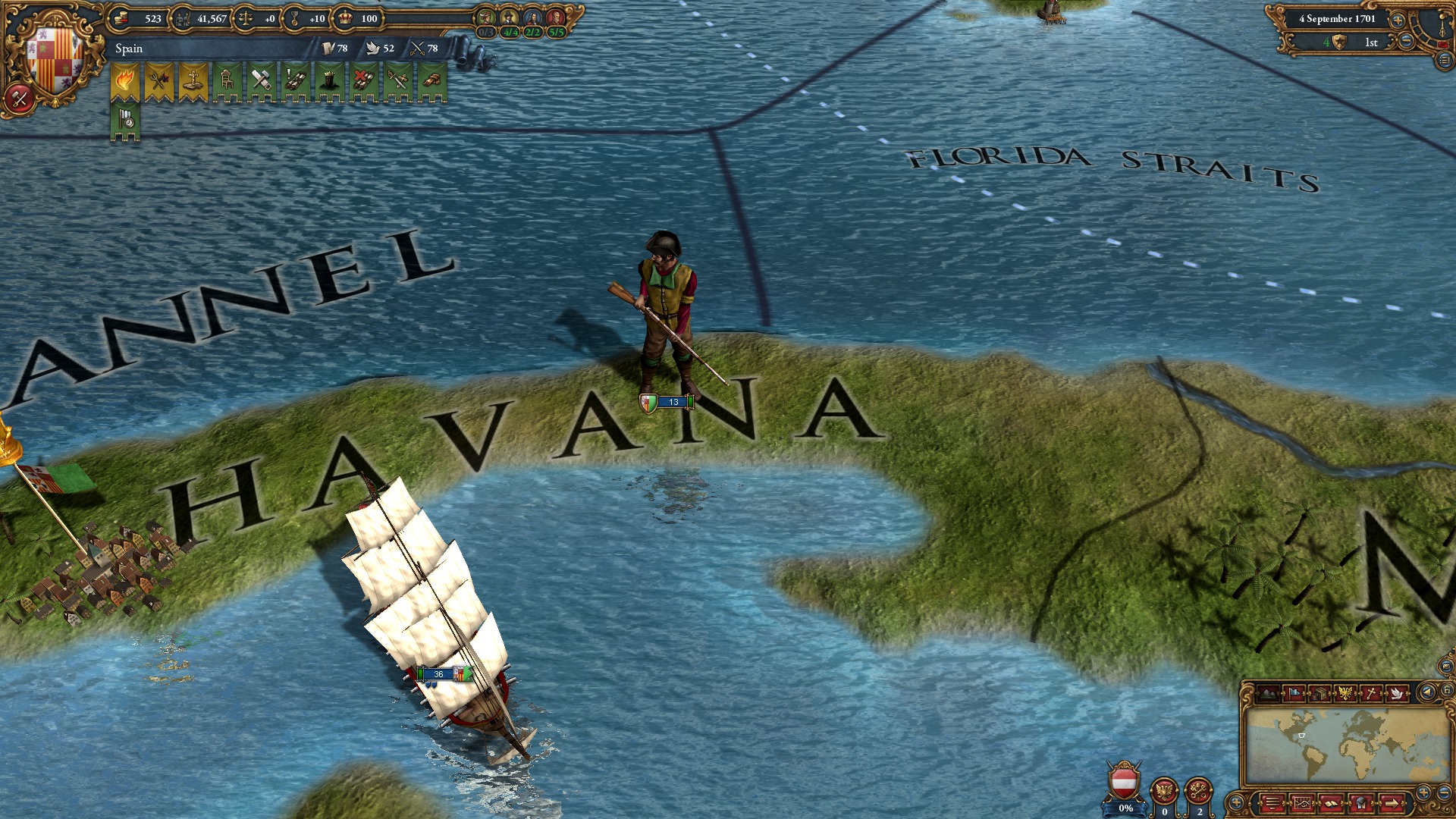
Task: Select the diplomatic mapmode icon
Action: coord(1397,693)
